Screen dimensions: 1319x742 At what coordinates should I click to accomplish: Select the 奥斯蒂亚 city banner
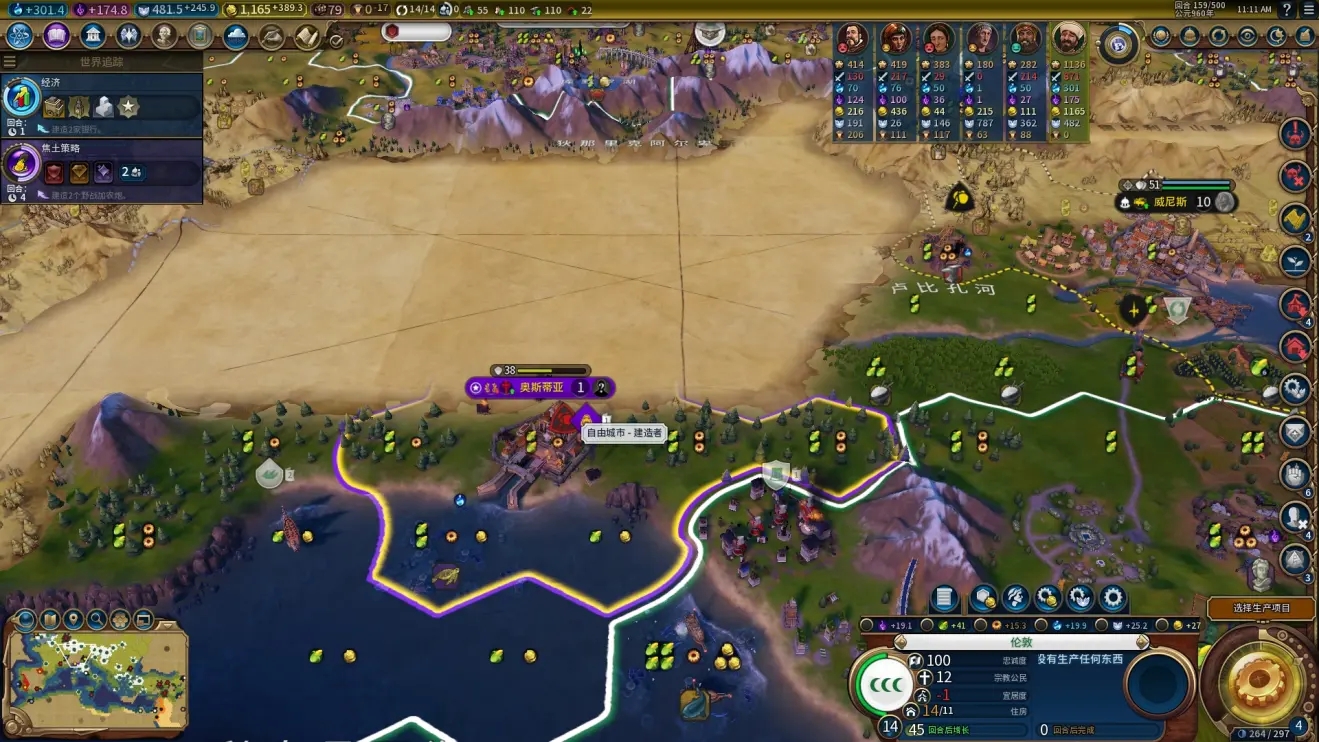pyautogui.click(x=540, y=387)
